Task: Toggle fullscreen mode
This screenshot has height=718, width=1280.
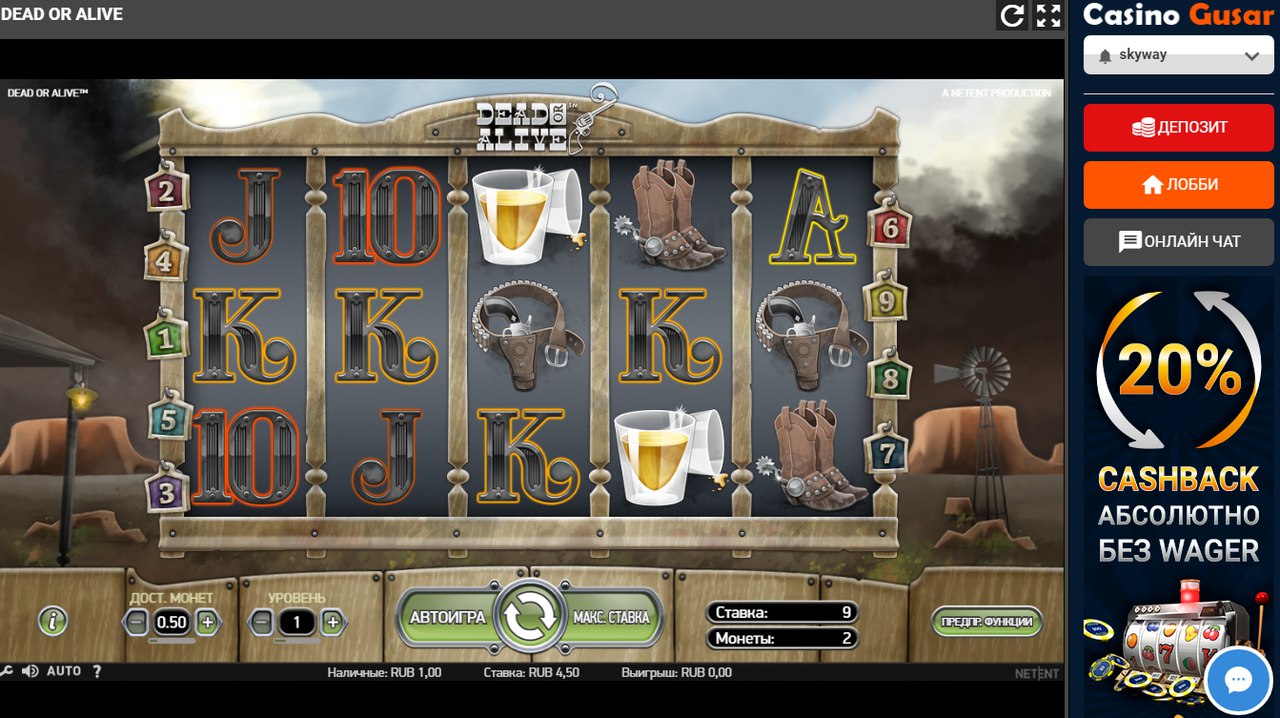Action: pos(1048,15)
